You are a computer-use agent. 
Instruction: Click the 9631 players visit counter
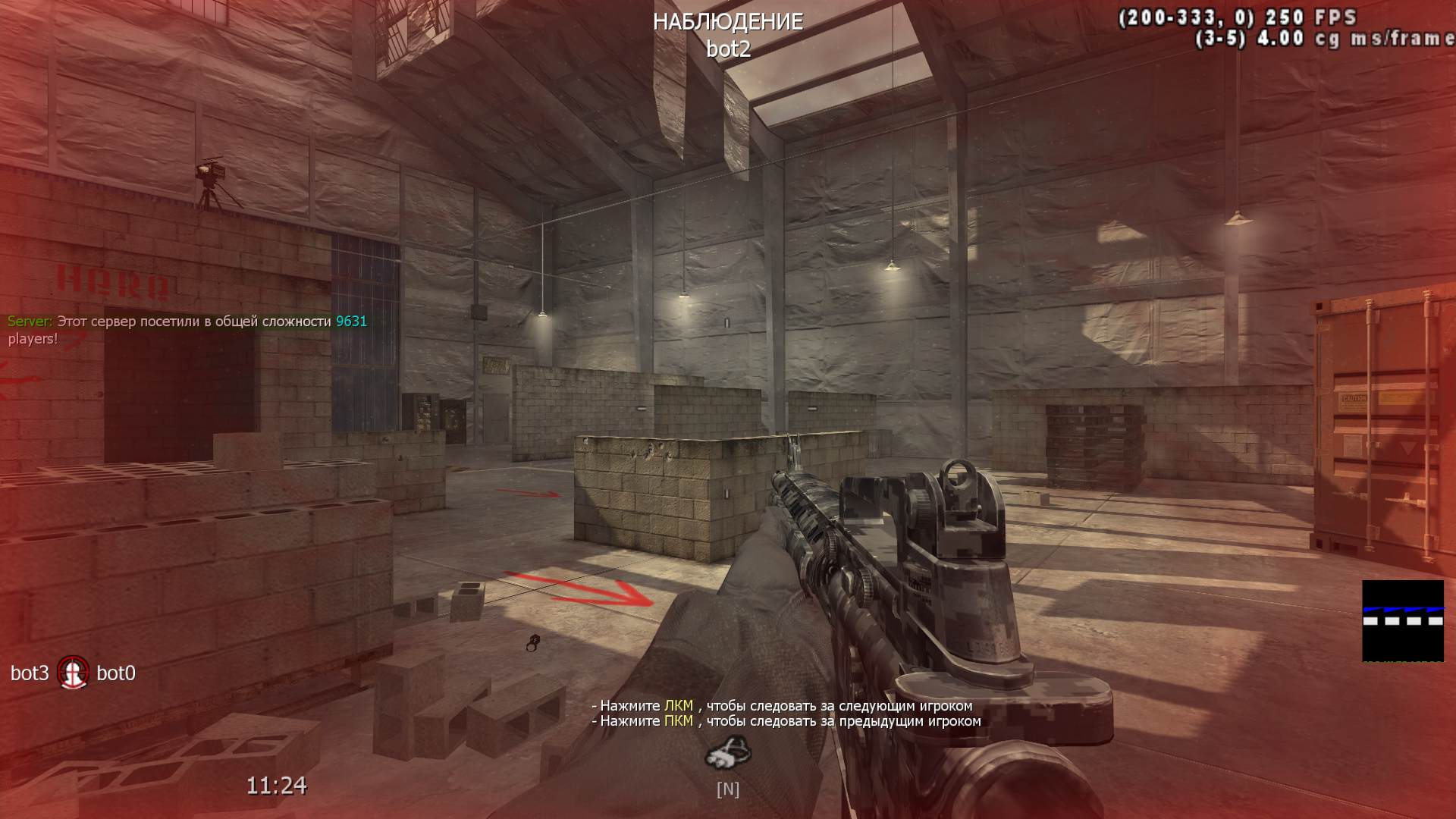tap(350, 321)
